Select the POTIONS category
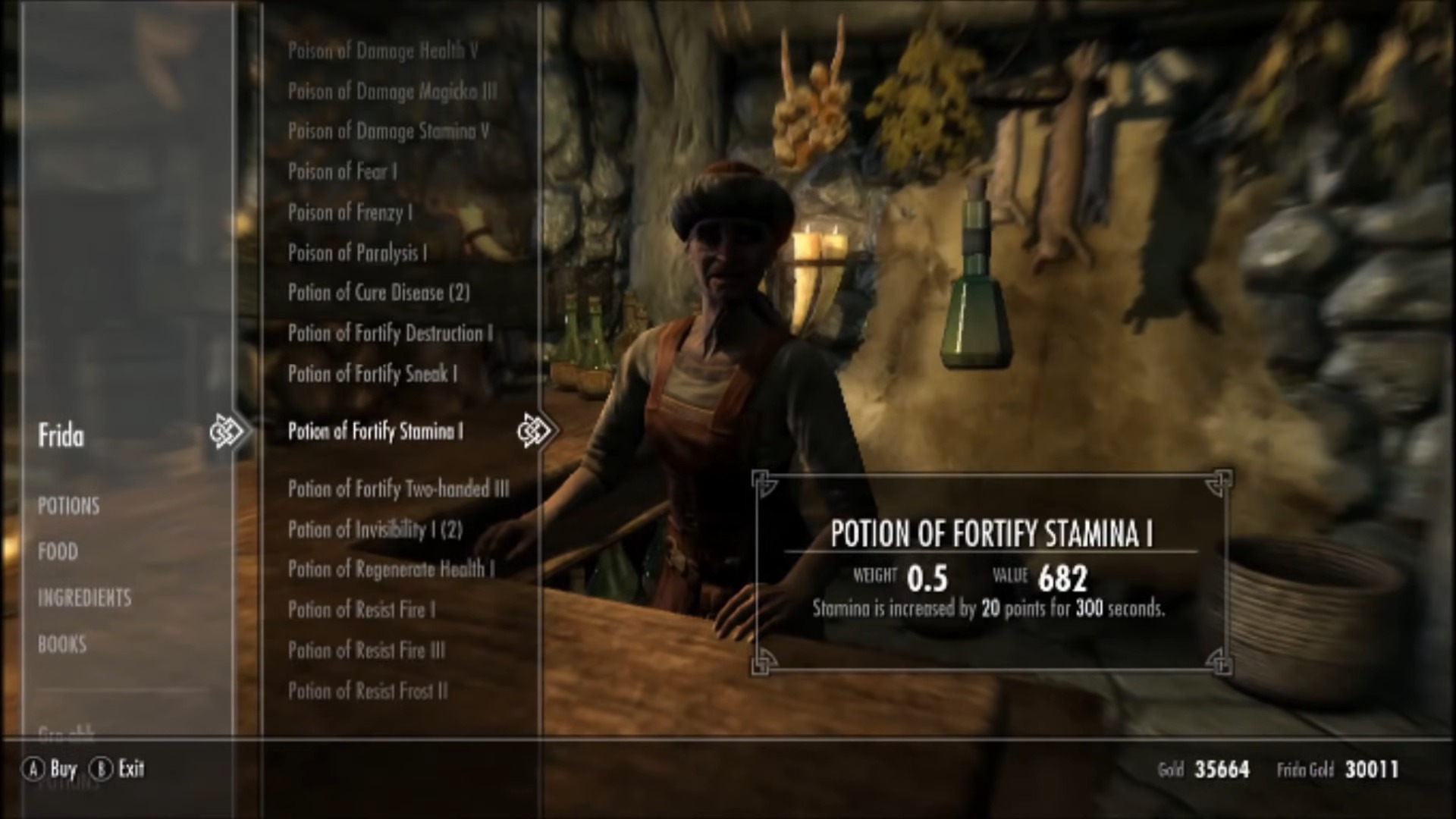 [69, 506]
